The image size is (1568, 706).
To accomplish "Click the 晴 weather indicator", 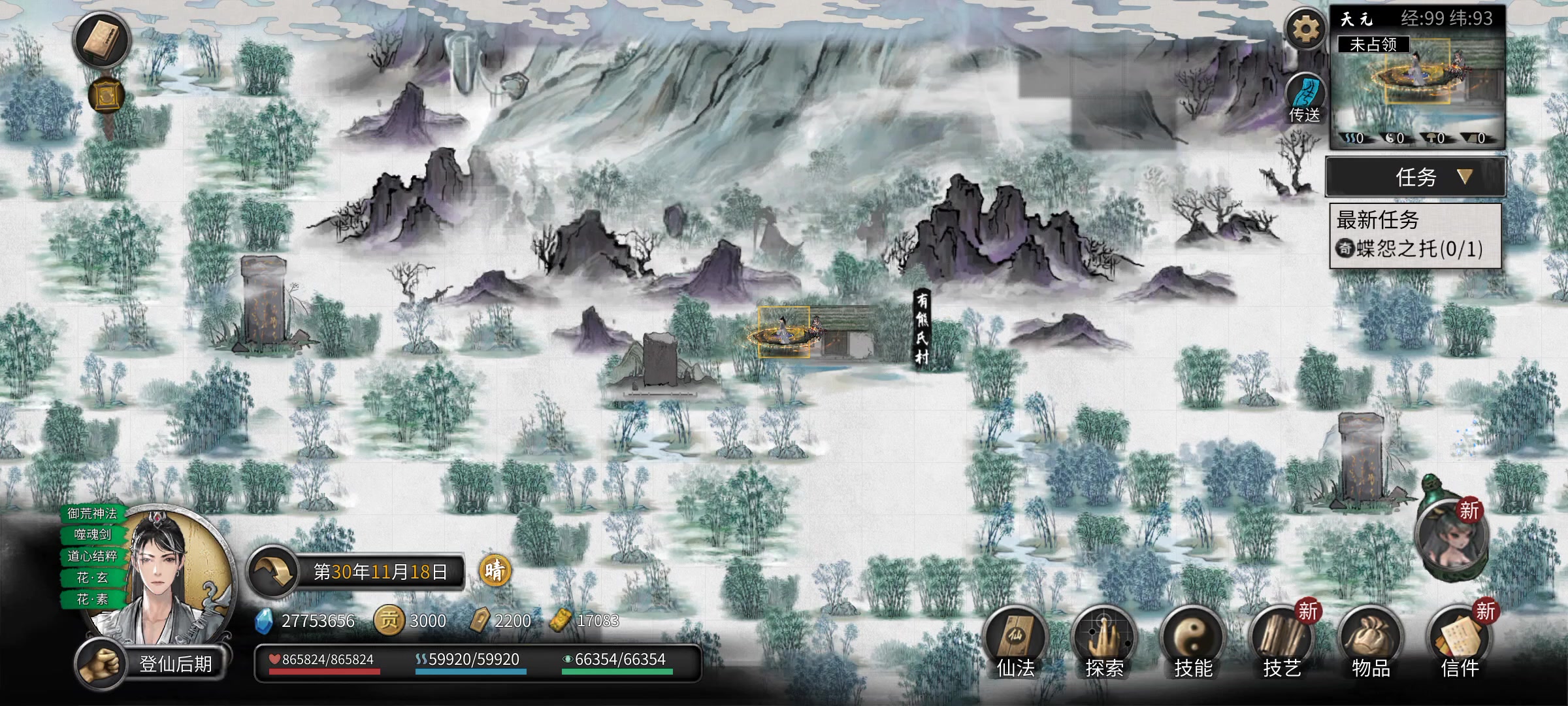I will click(x=495, y=571).
